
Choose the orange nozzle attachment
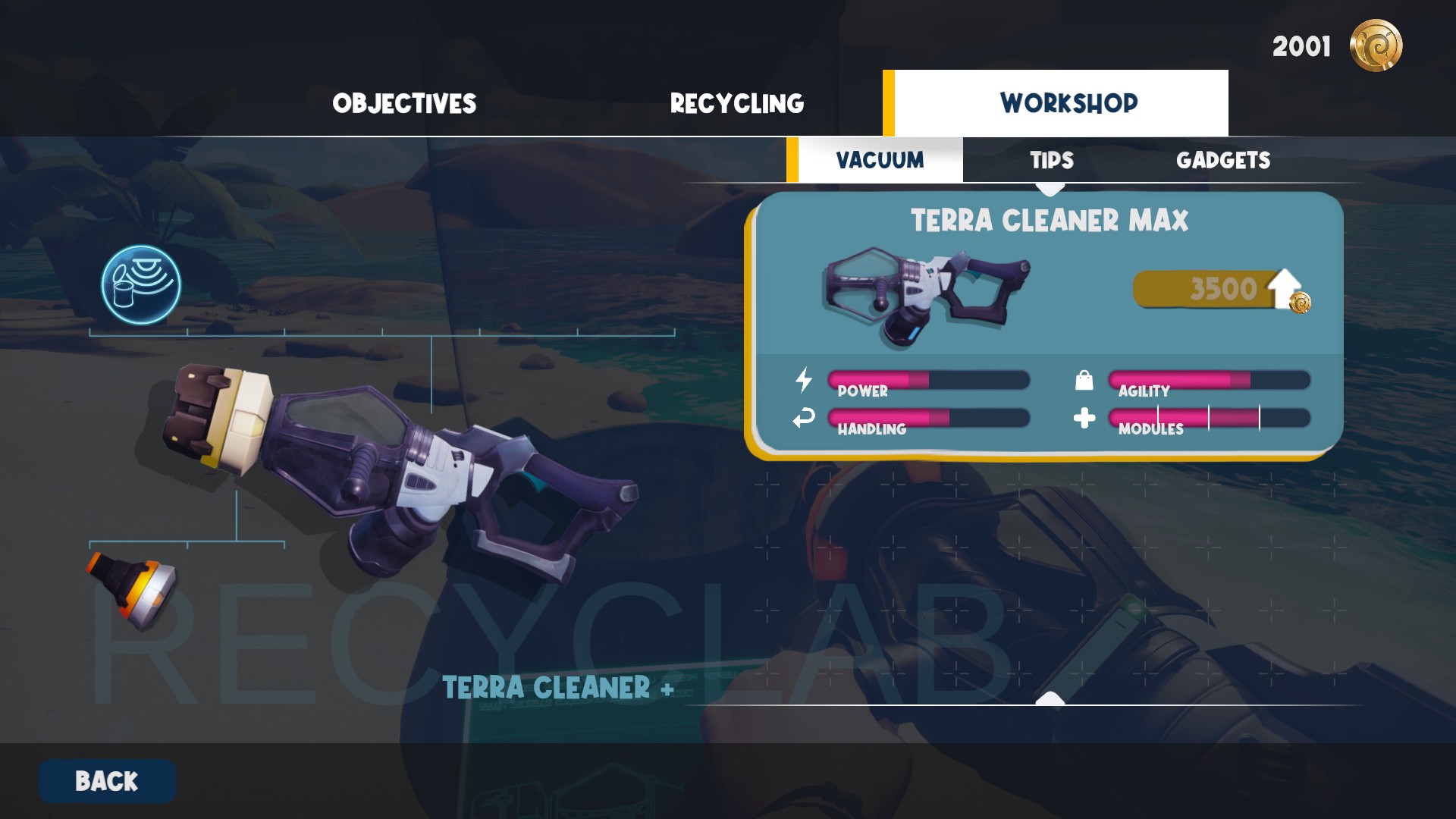pos(133,590)
